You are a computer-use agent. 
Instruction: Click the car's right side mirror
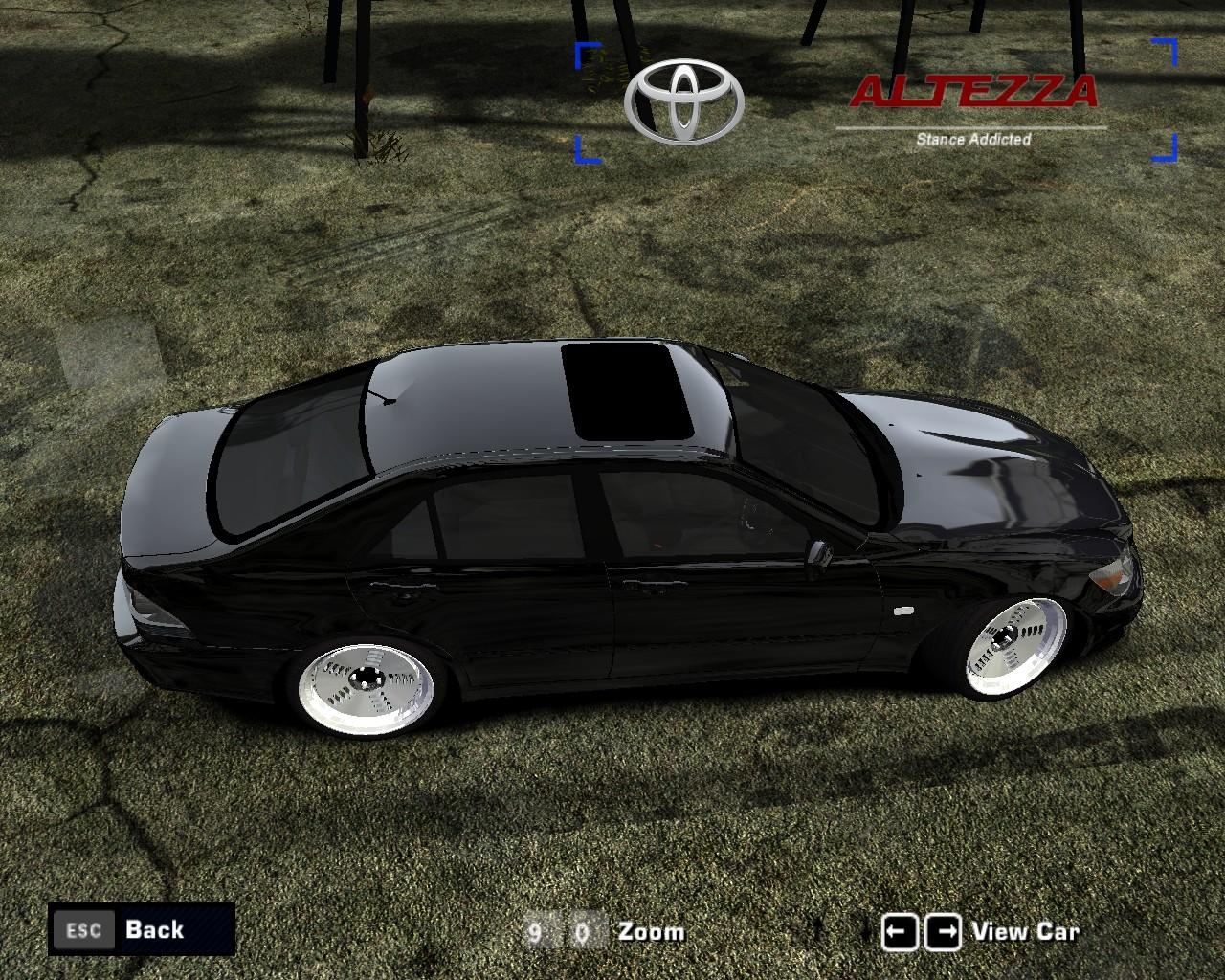tap(821, 550)
